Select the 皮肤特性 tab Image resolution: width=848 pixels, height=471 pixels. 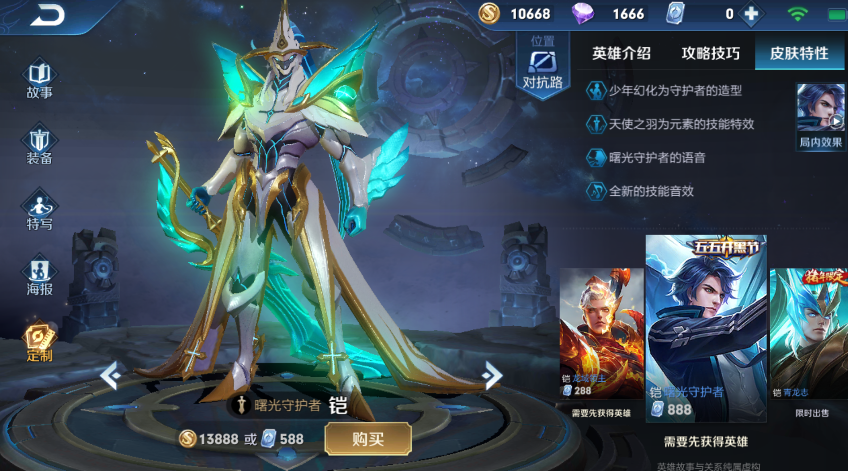click(x=798, y=54)
